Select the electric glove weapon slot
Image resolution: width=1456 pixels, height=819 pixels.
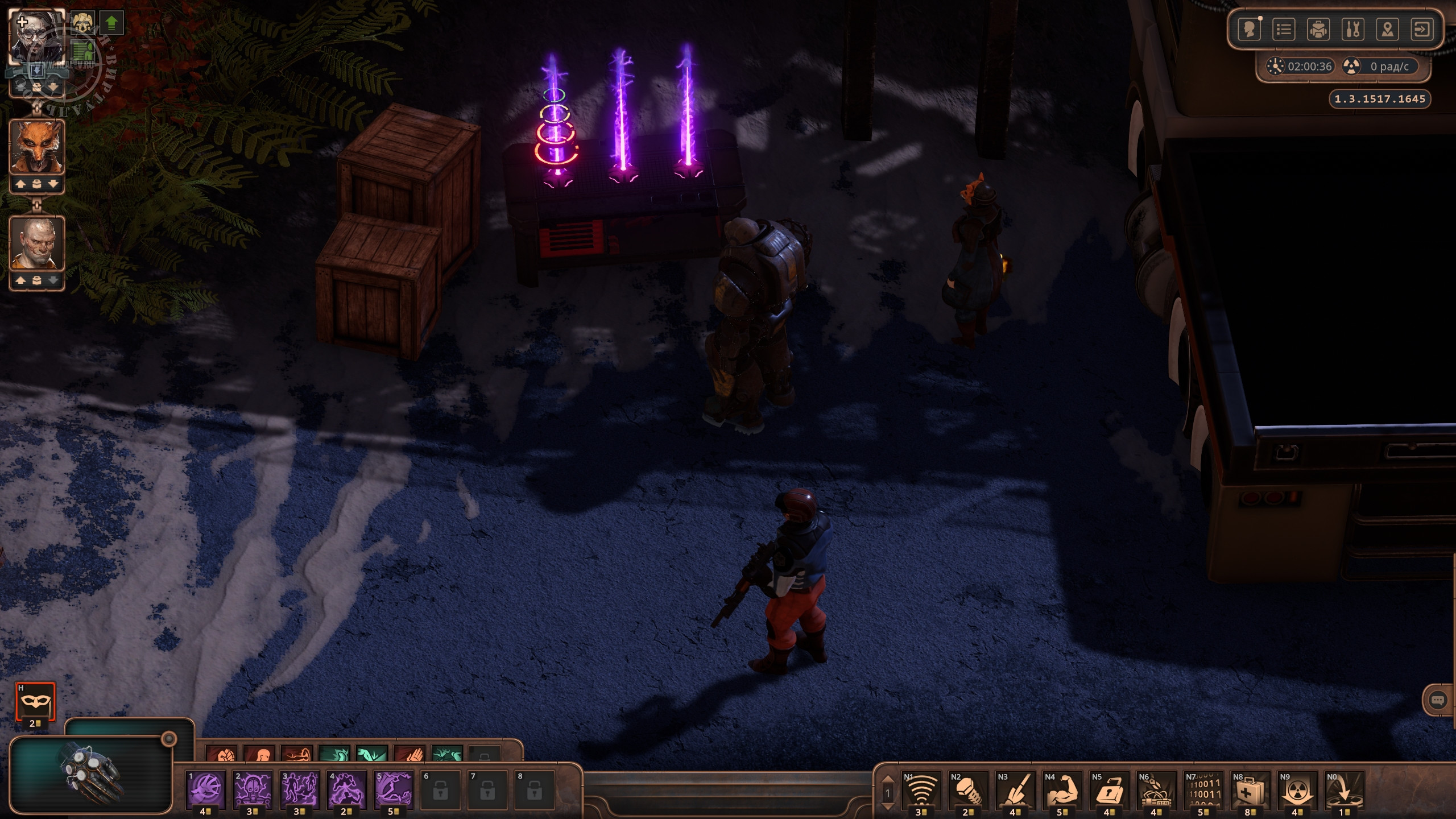[91, 775]
